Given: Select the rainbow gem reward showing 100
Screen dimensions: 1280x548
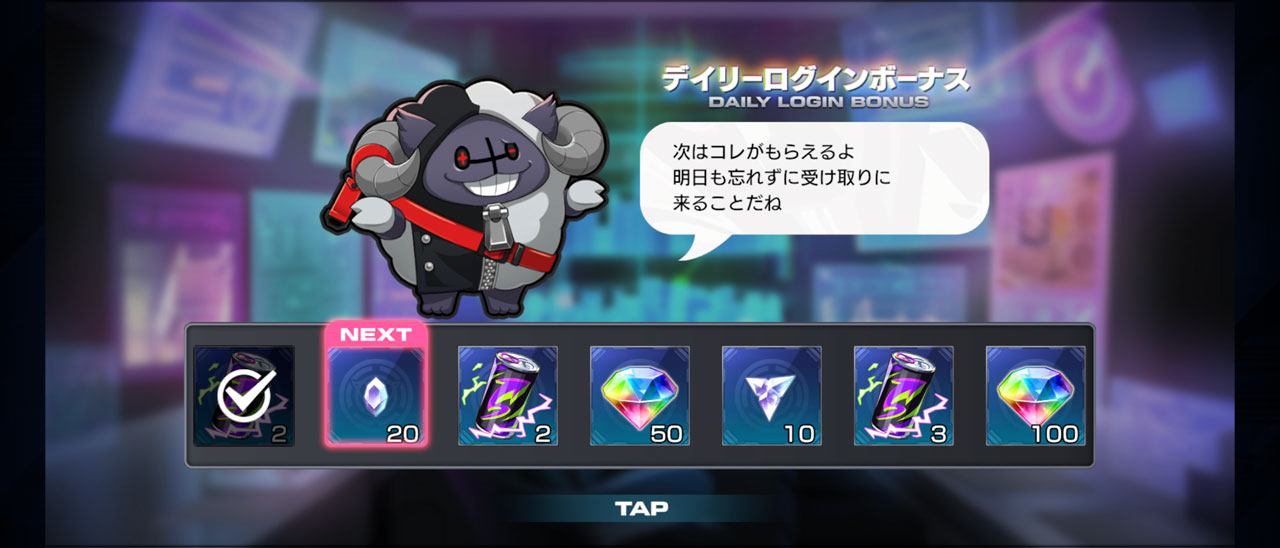Looking at the screenshot, I should (1036, 396).
